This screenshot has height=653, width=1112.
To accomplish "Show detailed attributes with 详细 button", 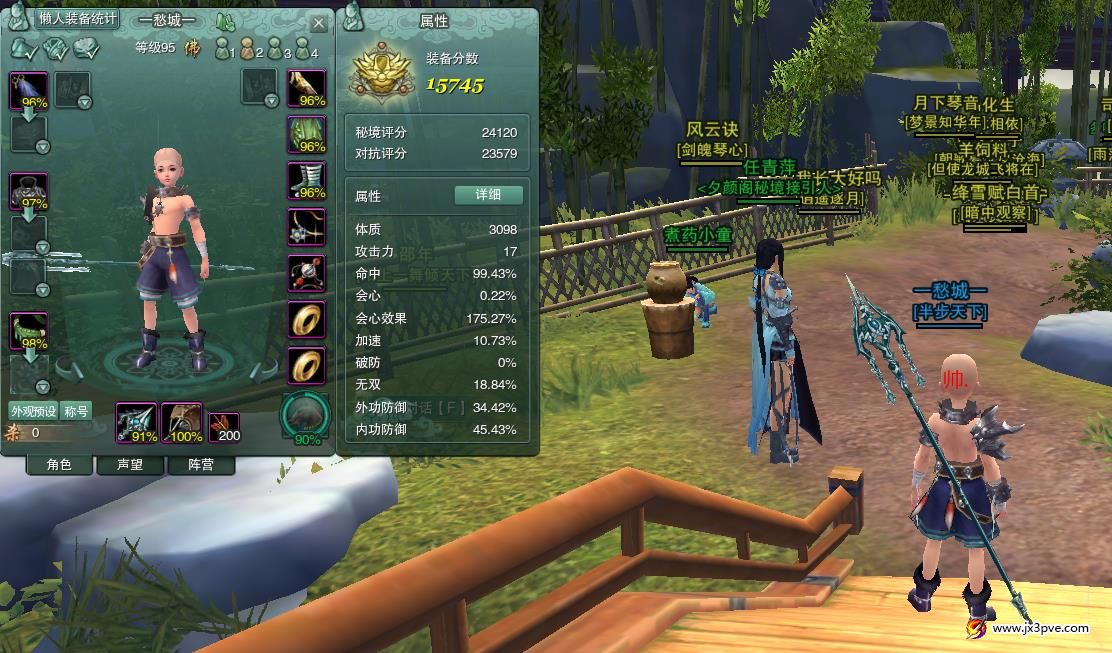I will coord(488,195).
